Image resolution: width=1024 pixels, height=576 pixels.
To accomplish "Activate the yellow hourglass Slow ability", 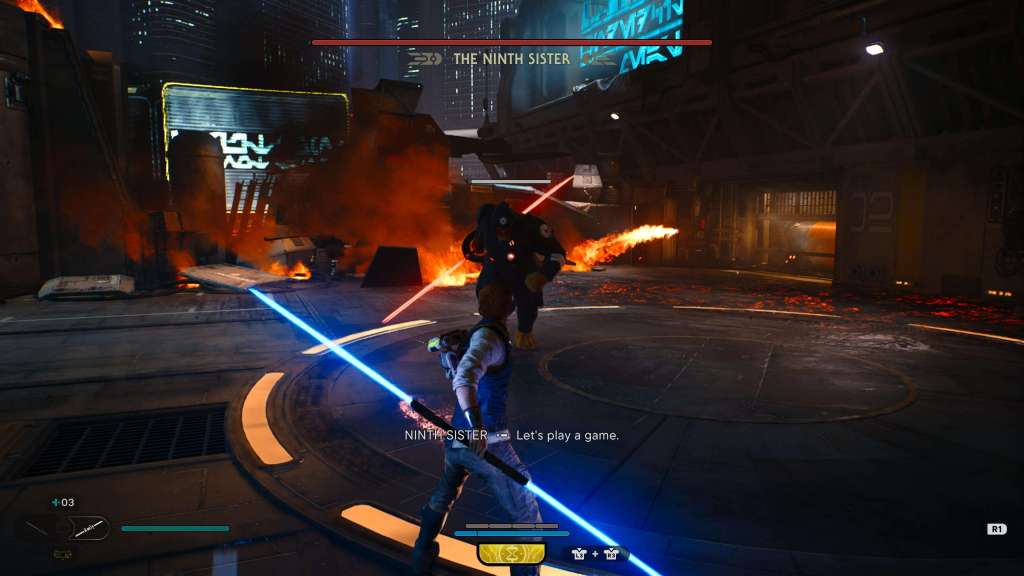I will click(x=511, y=553).
